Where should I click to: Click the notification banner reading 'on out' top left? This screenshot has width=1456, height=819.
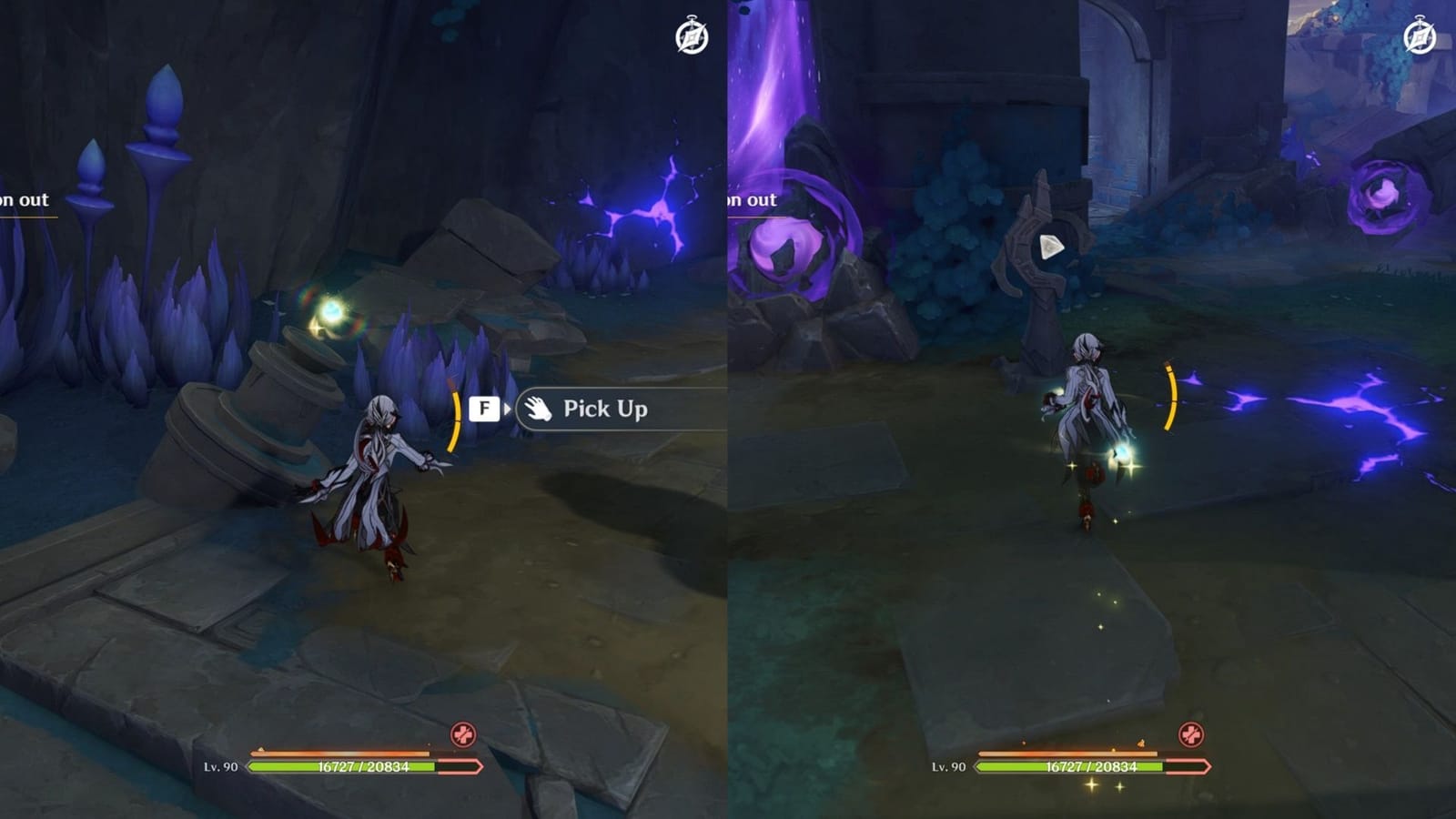25,200
